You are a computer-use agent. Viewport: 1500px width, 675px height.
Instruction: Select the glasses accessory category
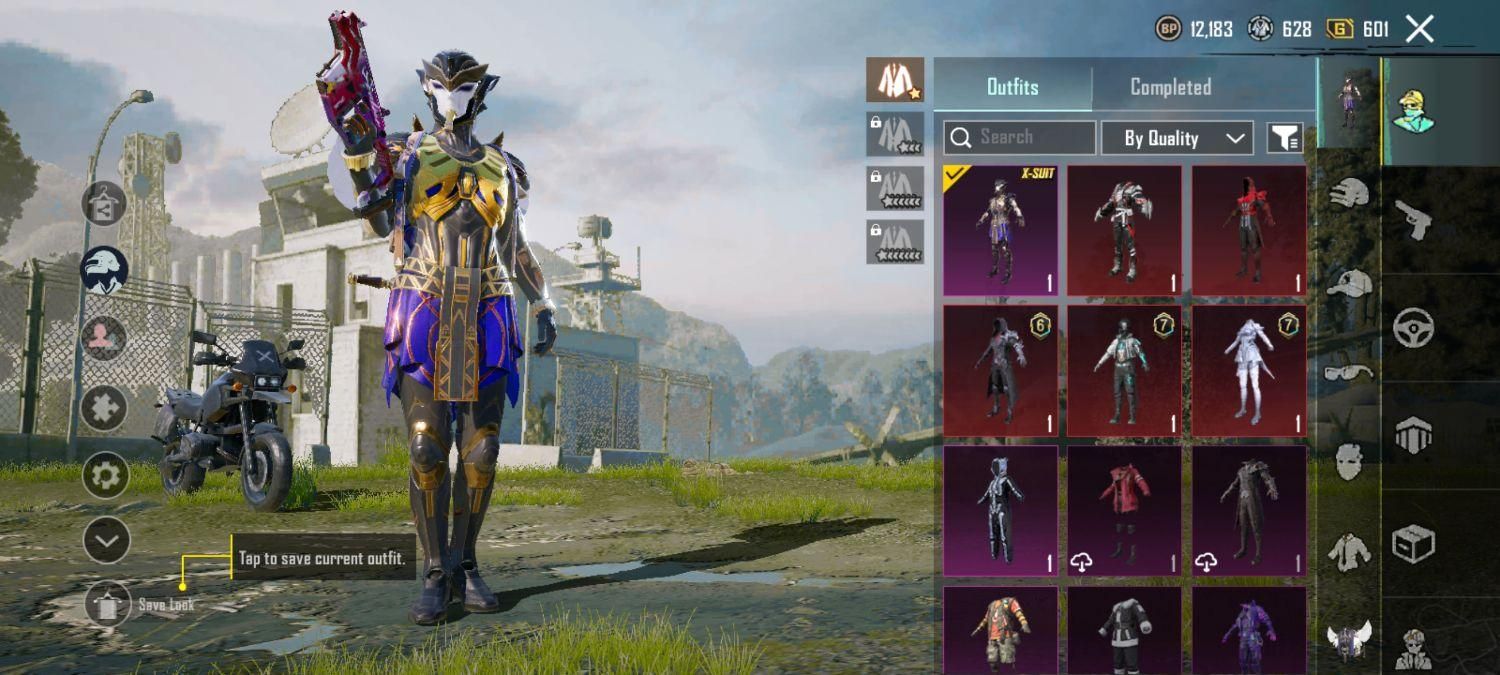pos(1349,372)
